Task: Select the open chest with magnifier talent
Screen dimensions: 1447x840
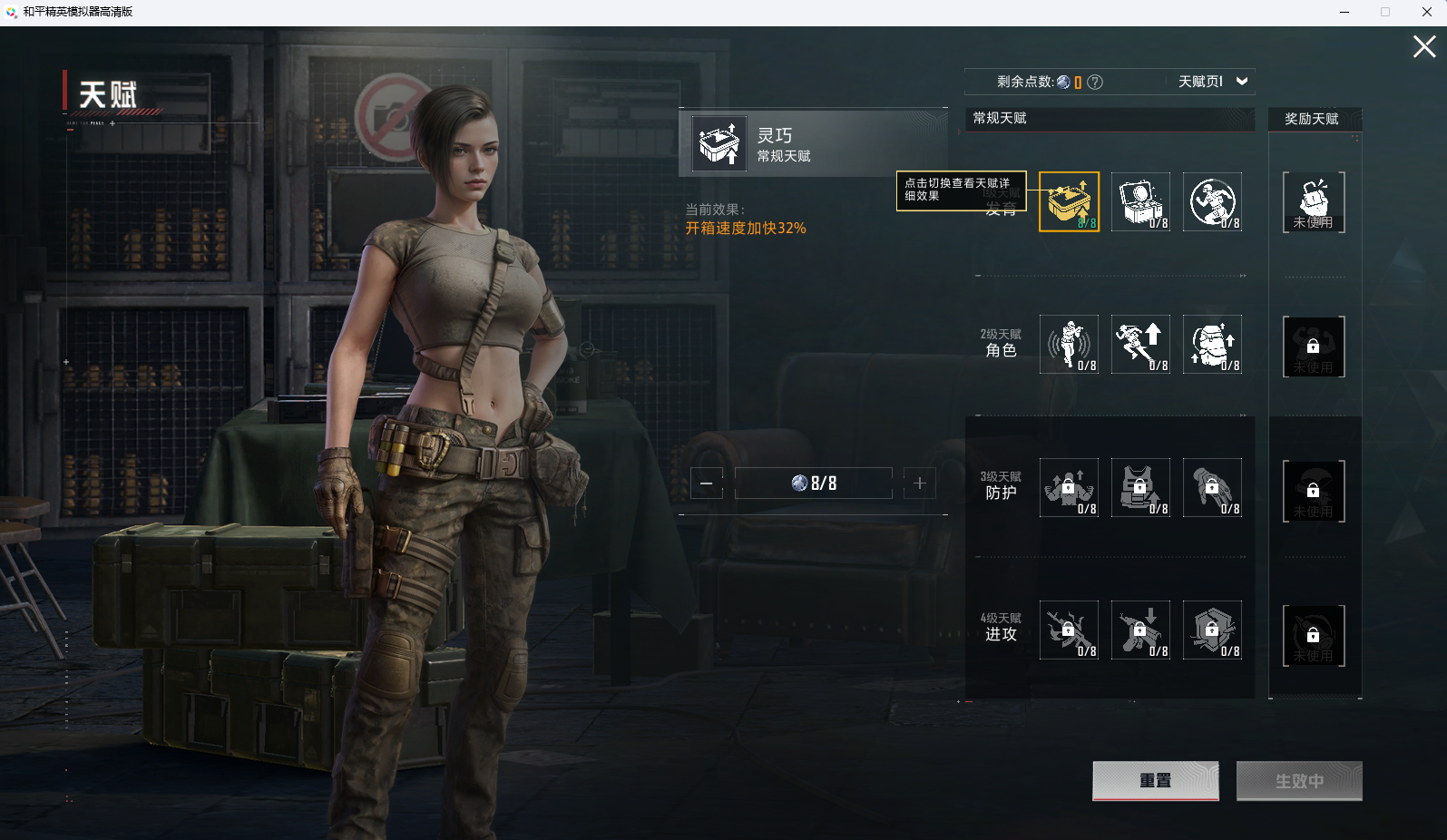Action: pos(1140,201)
